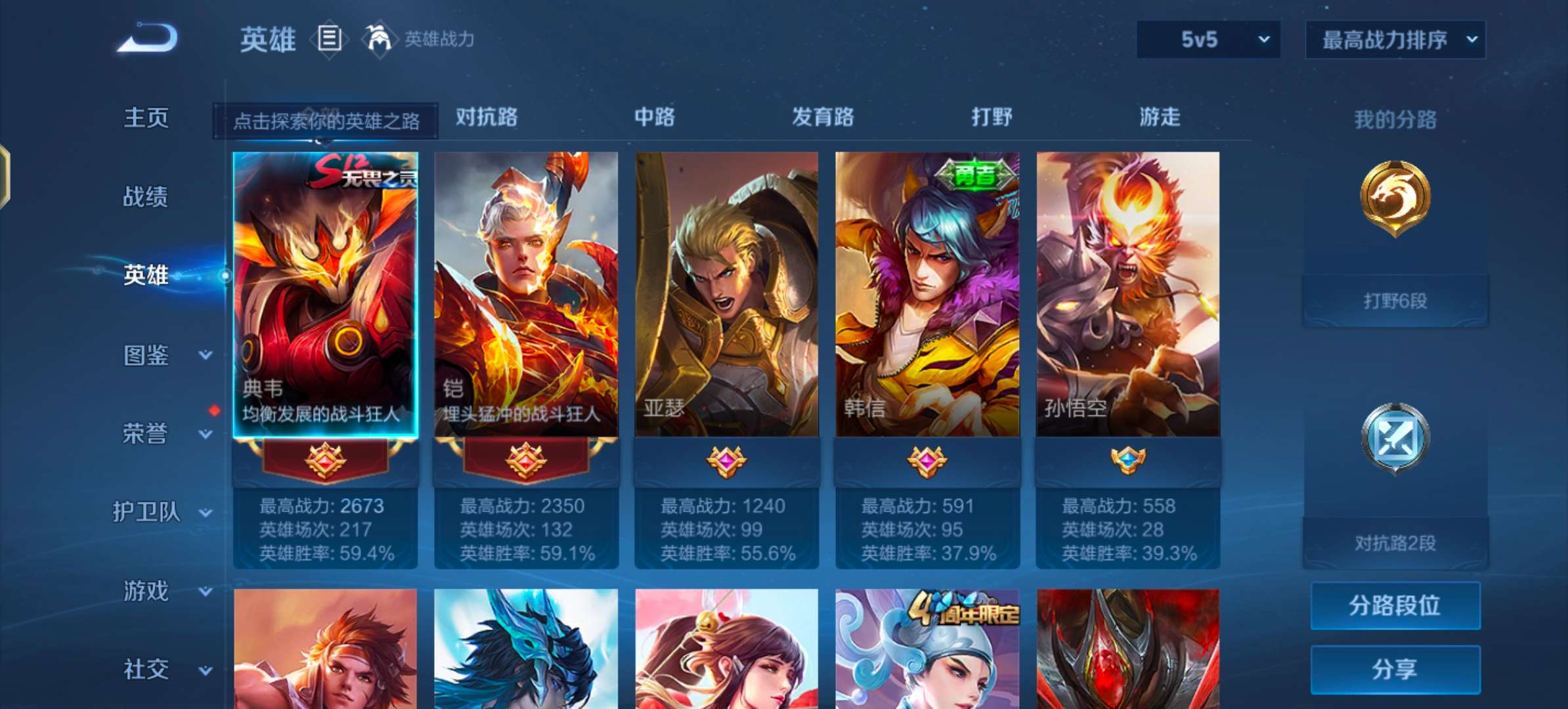This screenshot has width=1568, height=709.
Task: Select 社交 in the left sidebar
Action: pyautogui.click(x=144, y=670)
